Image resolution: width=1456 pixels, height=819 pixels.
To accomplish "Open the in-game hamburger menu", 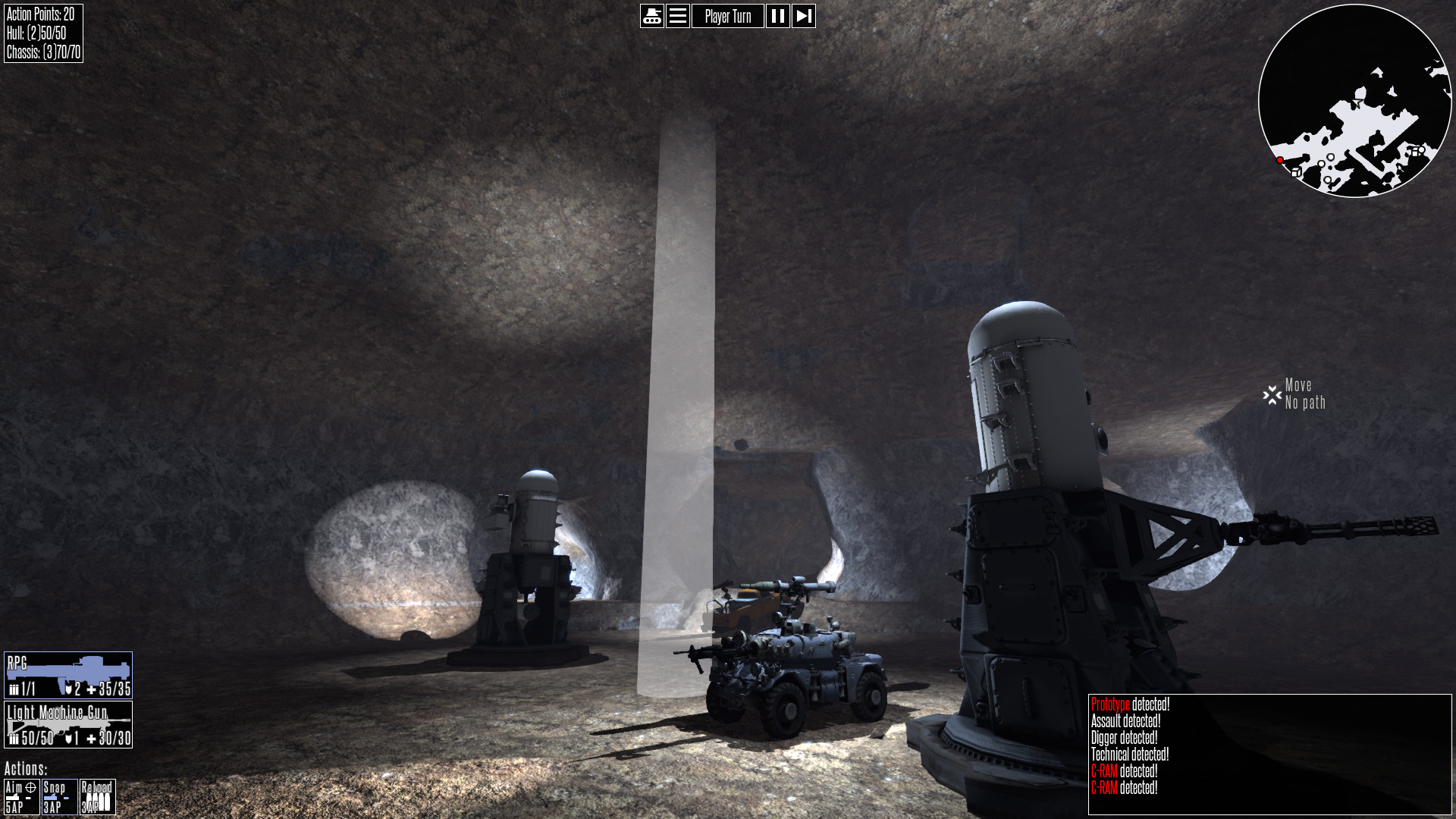I will coord(677,16).
